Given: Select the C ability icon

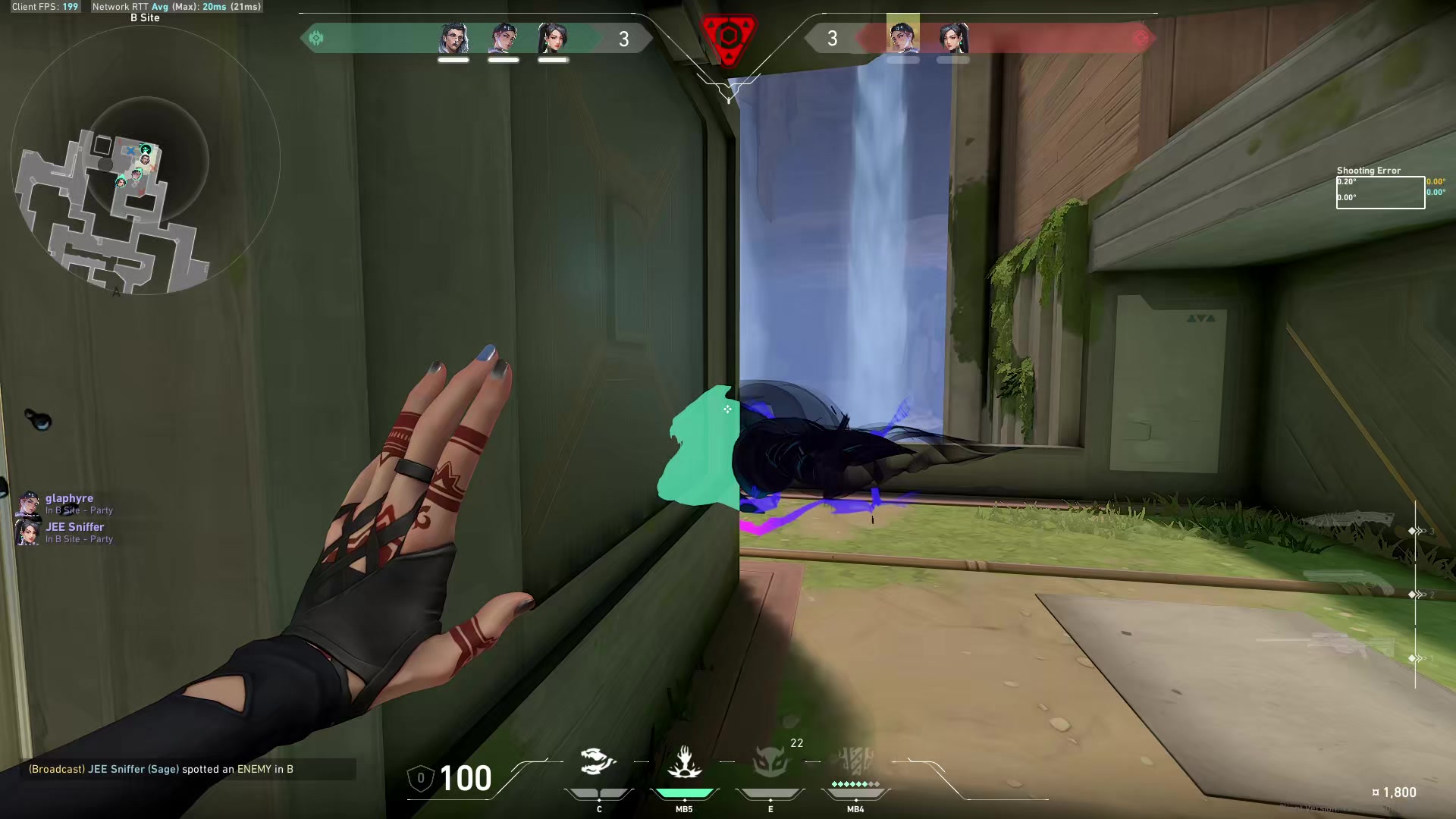Looking at the screenshot, I should (598, 762).
